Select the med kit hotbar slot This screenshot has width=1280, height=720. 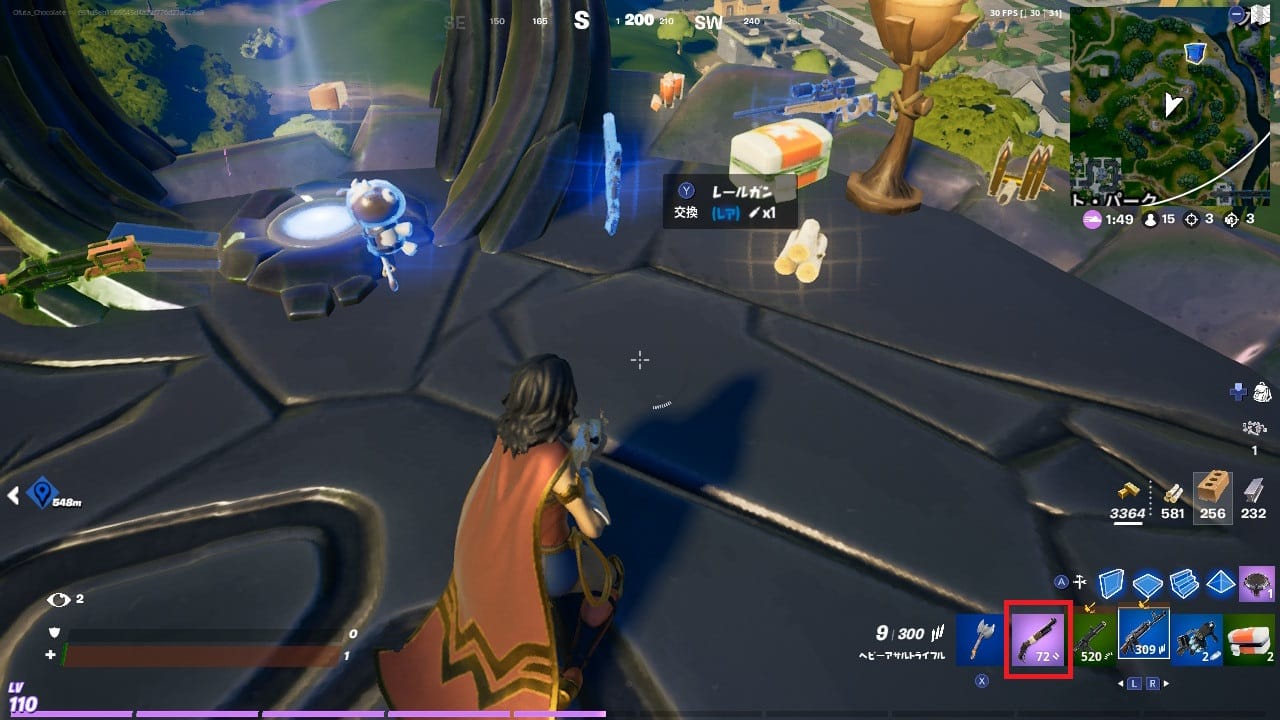click(x=1250, y=638)
